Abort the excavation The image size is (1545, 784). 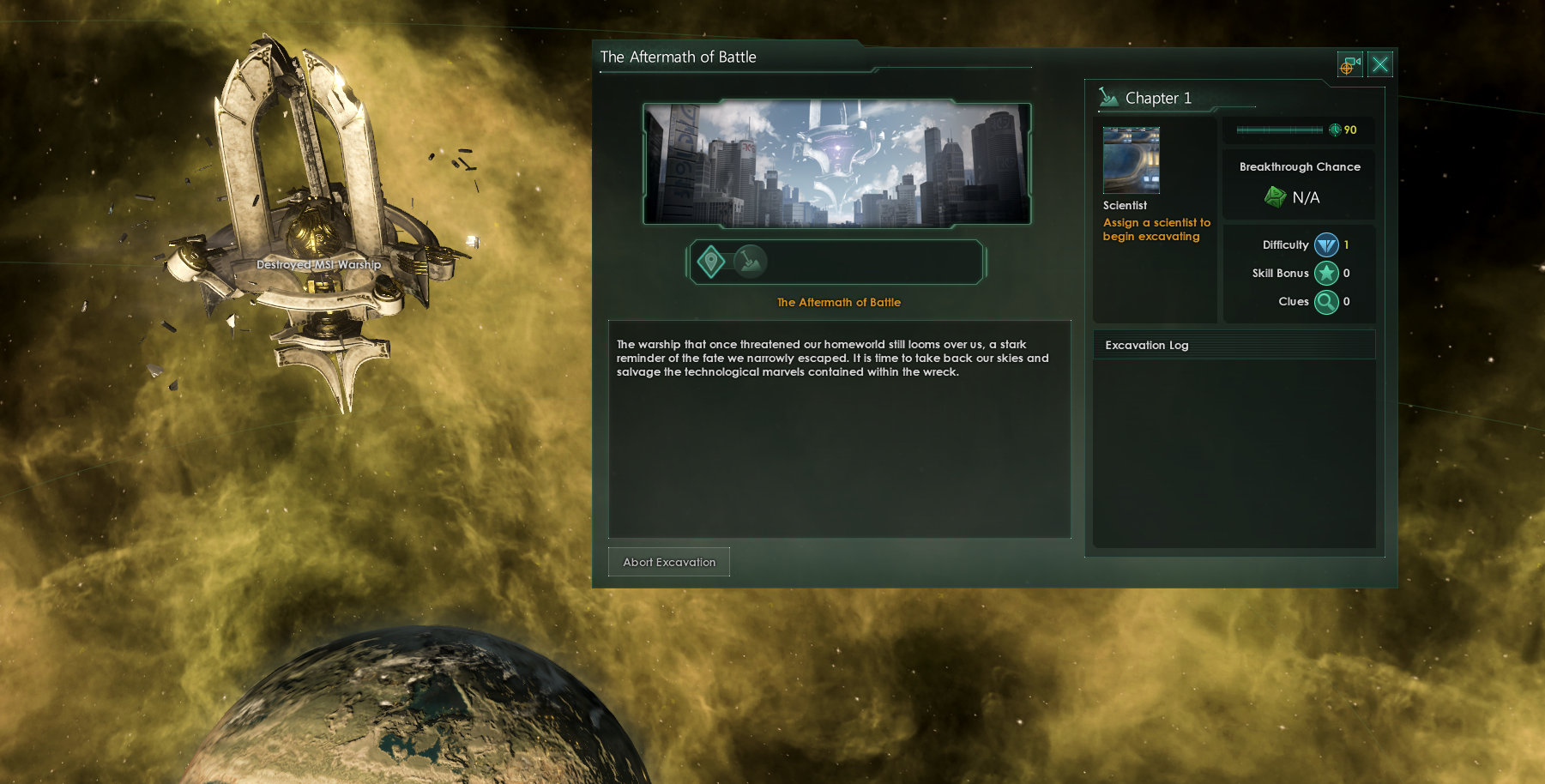pyautogui.click(x=669, y=562)
